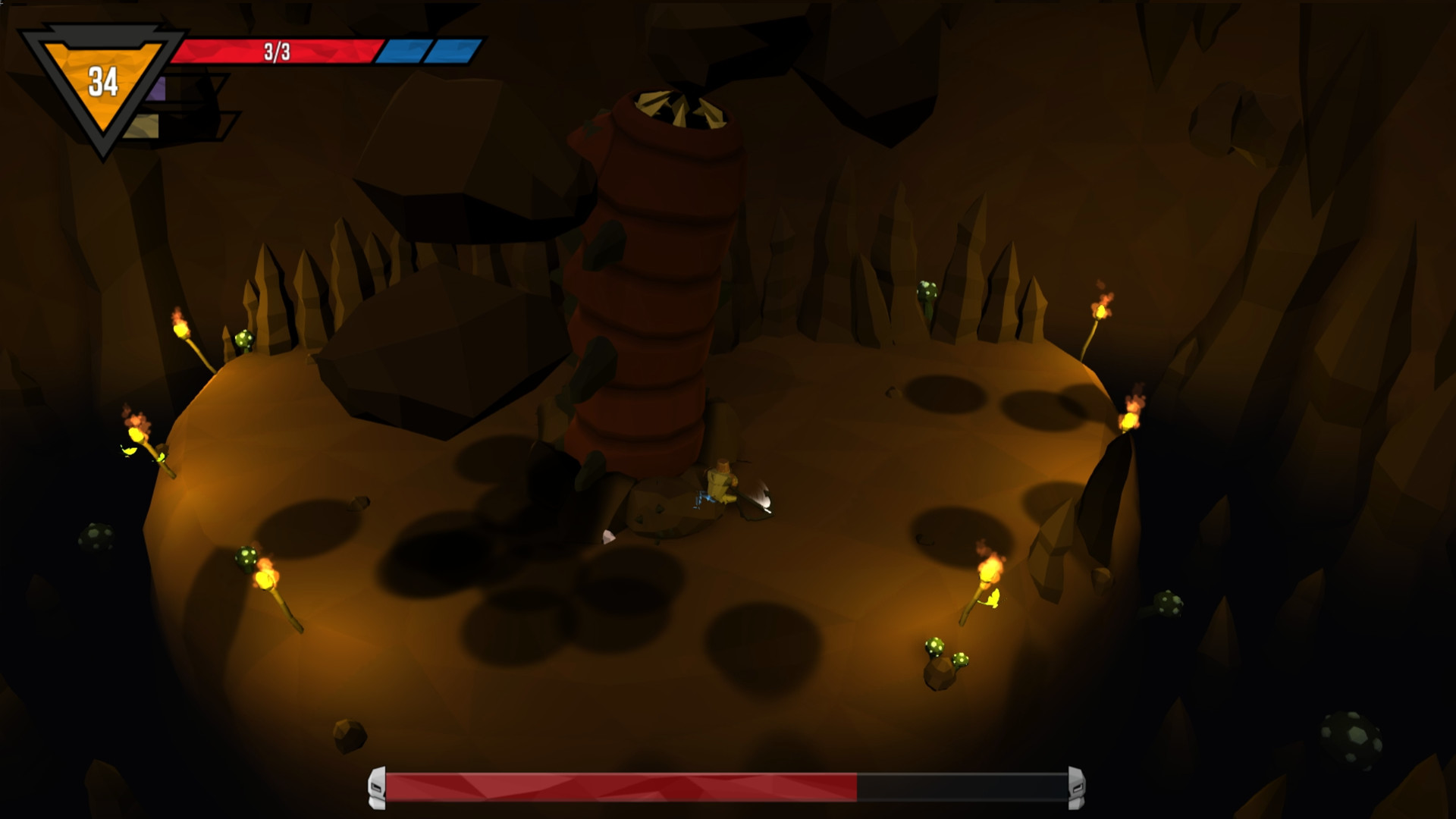Click the first blue stamina segment
Screen dimensions: 1456x819
[x=403, y=52]
